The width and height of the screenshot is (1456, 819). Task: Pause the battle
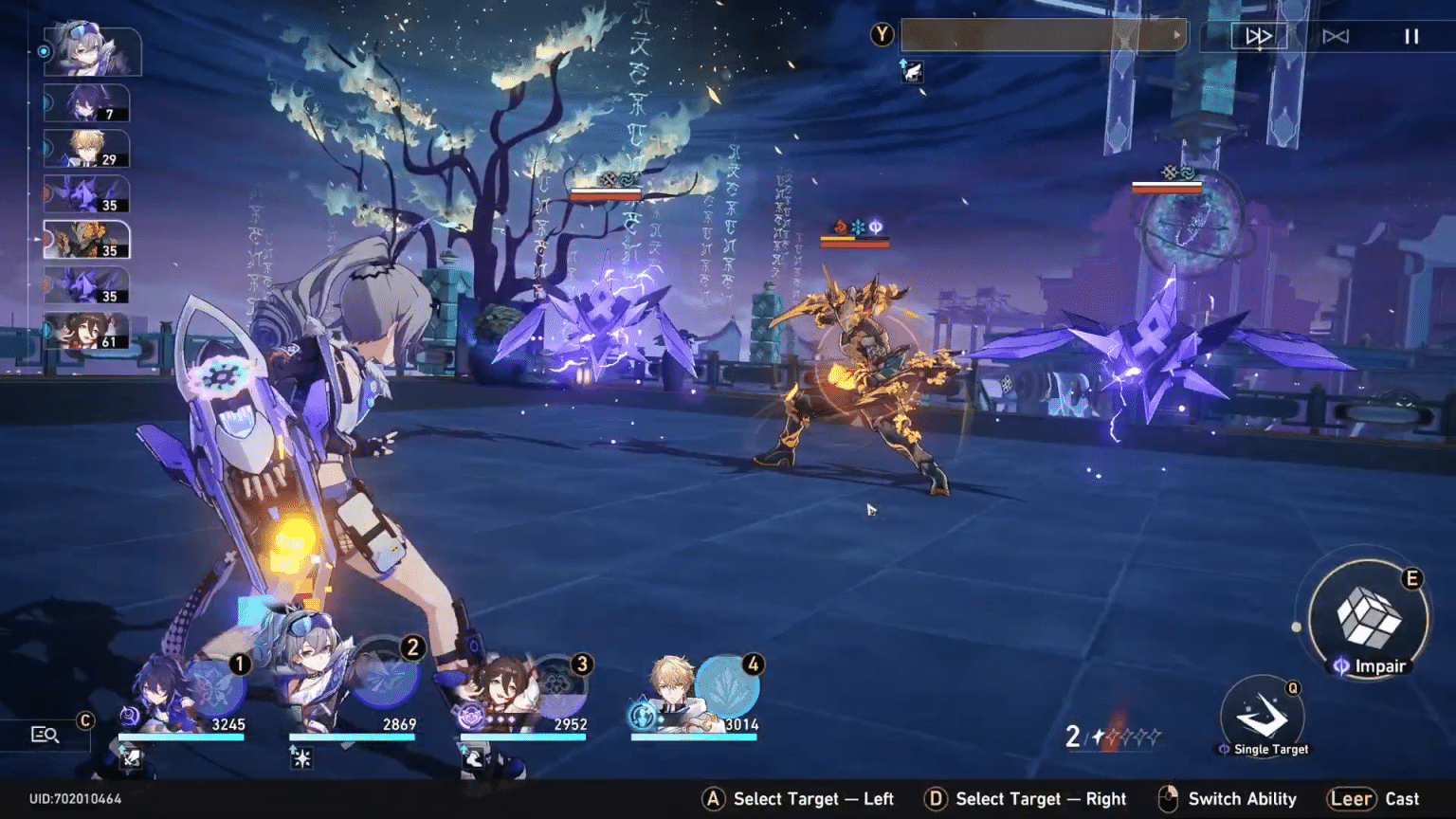[1410, 36]
